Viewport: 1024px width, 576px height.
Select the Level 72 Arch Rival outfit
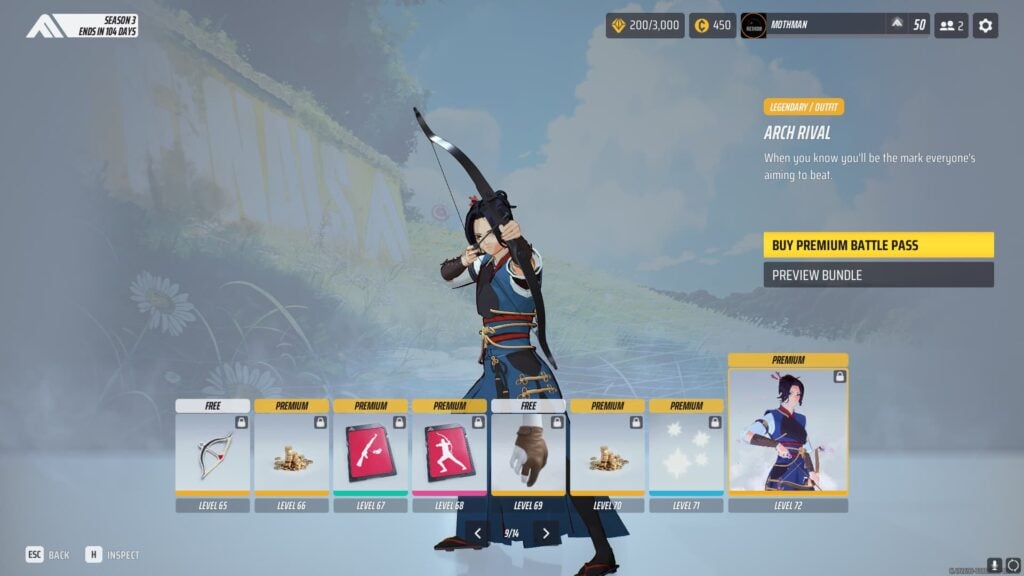pos(788,431)
